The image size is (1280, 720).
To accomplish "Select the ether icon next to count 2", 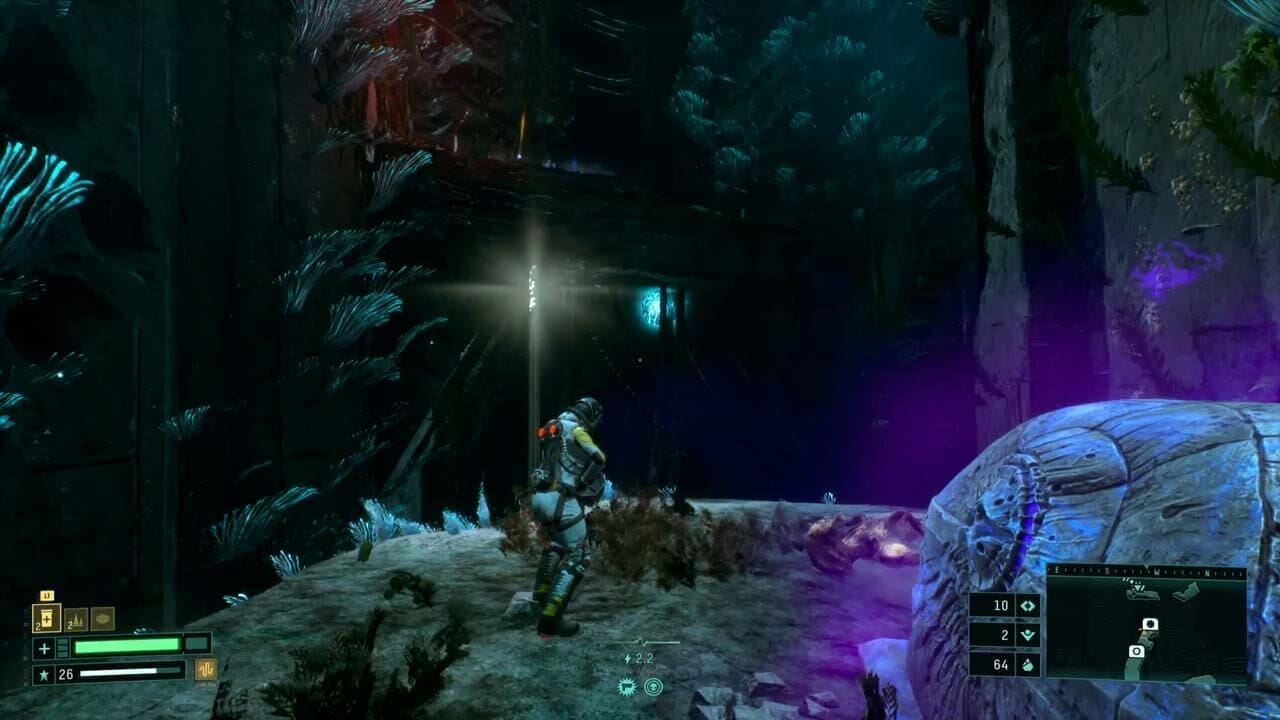I will tap(1028, 634).
